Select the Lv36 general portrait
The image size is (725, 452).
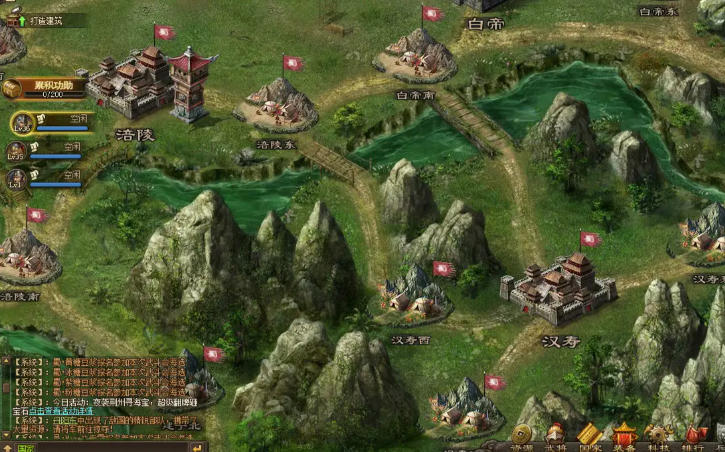[21, 123]
